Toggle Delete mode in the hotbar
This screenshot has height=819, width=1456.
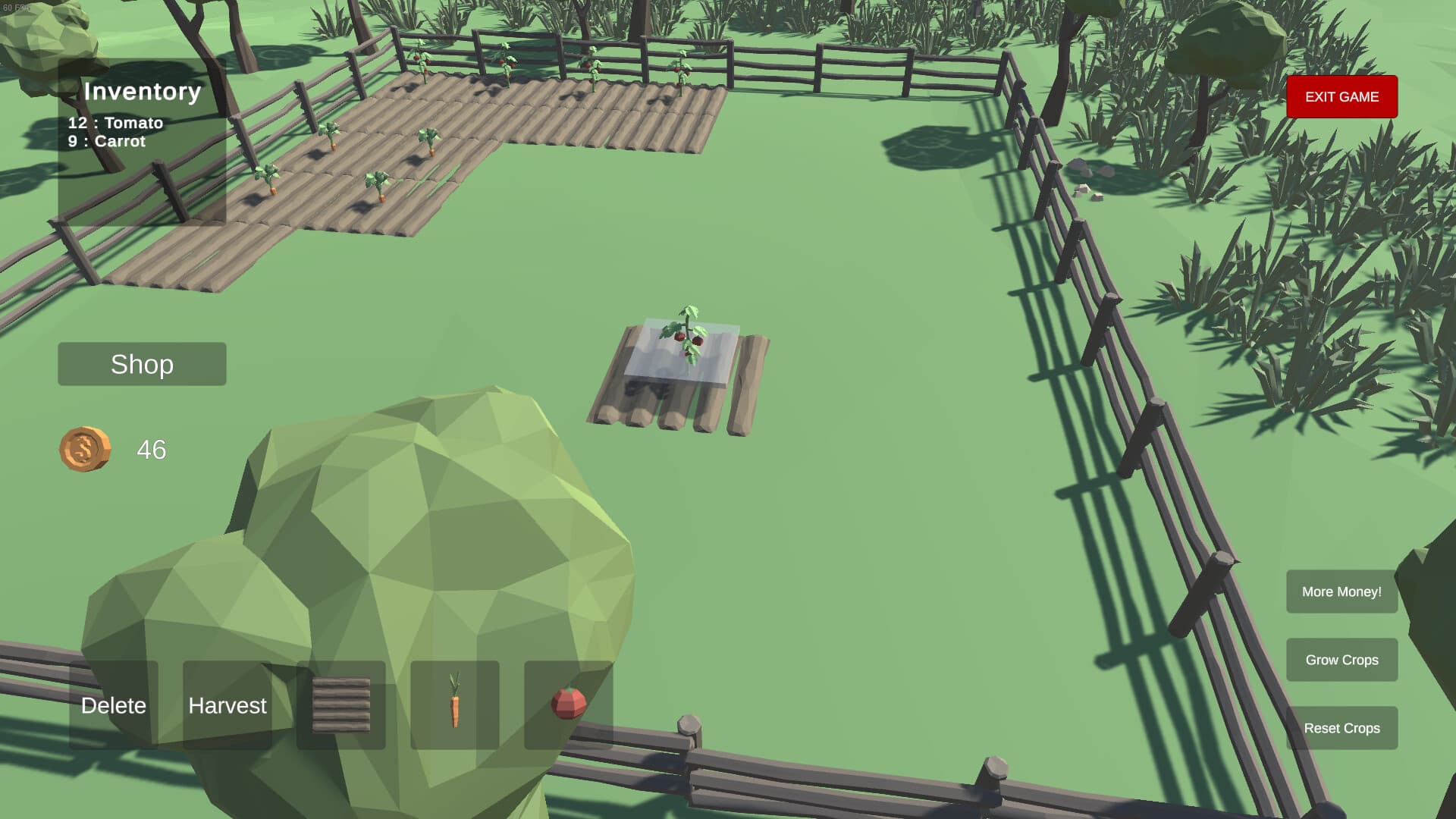coord(114,705)
